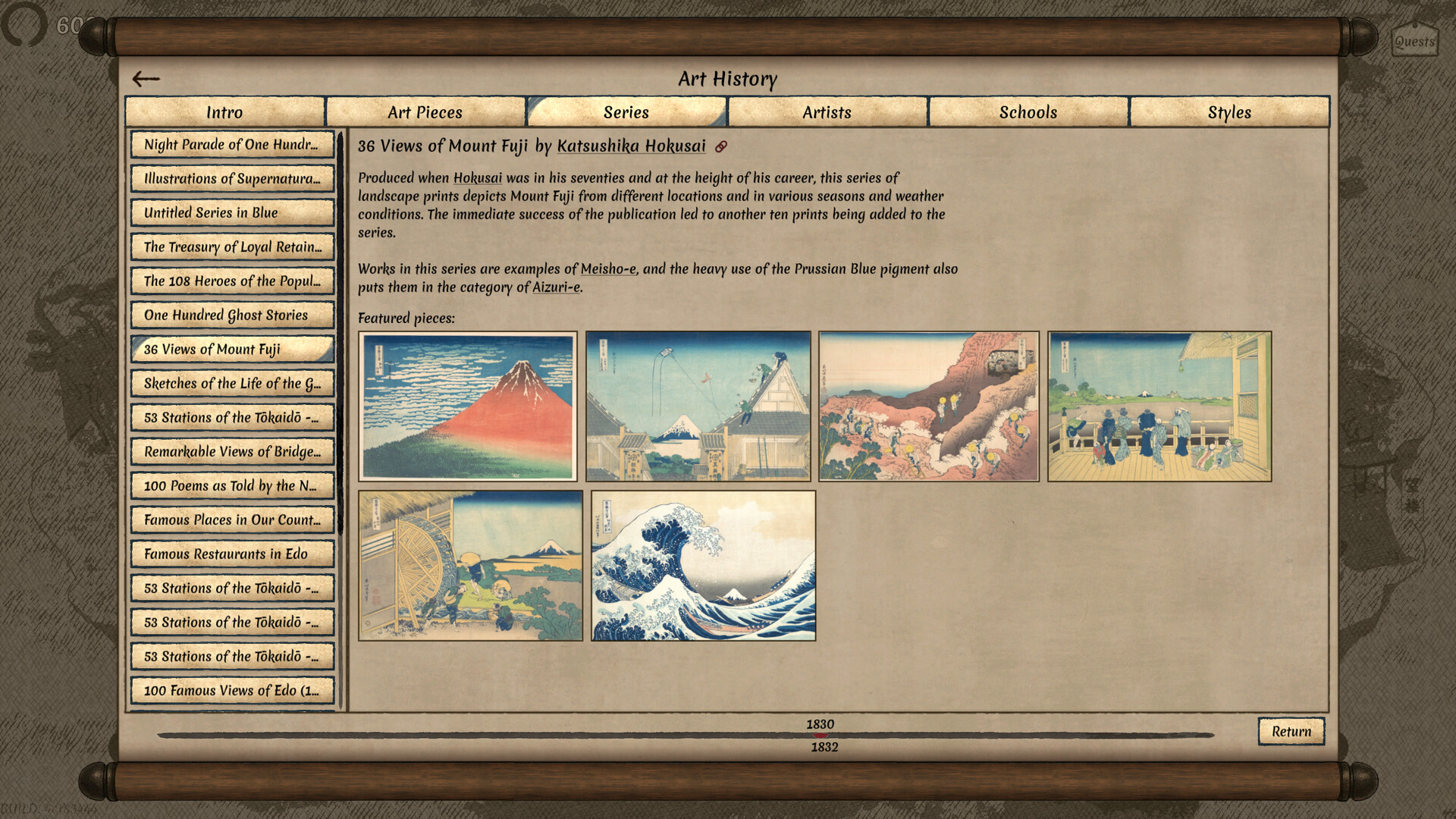Switch to the Art Pieces tab
Image resolution: width=1456 pixels, height=819 pixels.
[x=425, y=111]
